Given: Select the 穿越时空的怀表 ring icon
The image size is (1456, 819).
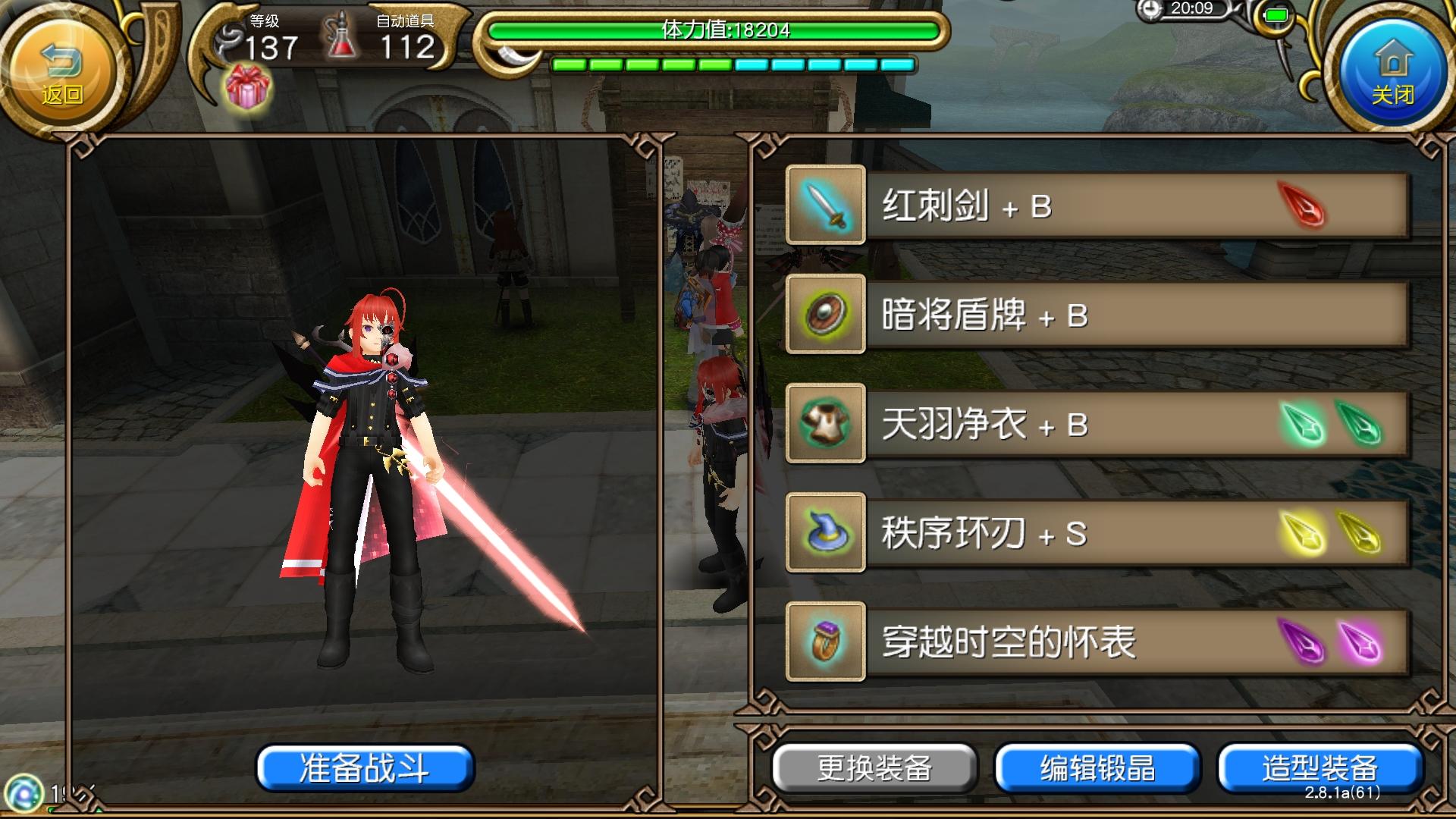Looking at the screenshot, I should tap(825, 642).
